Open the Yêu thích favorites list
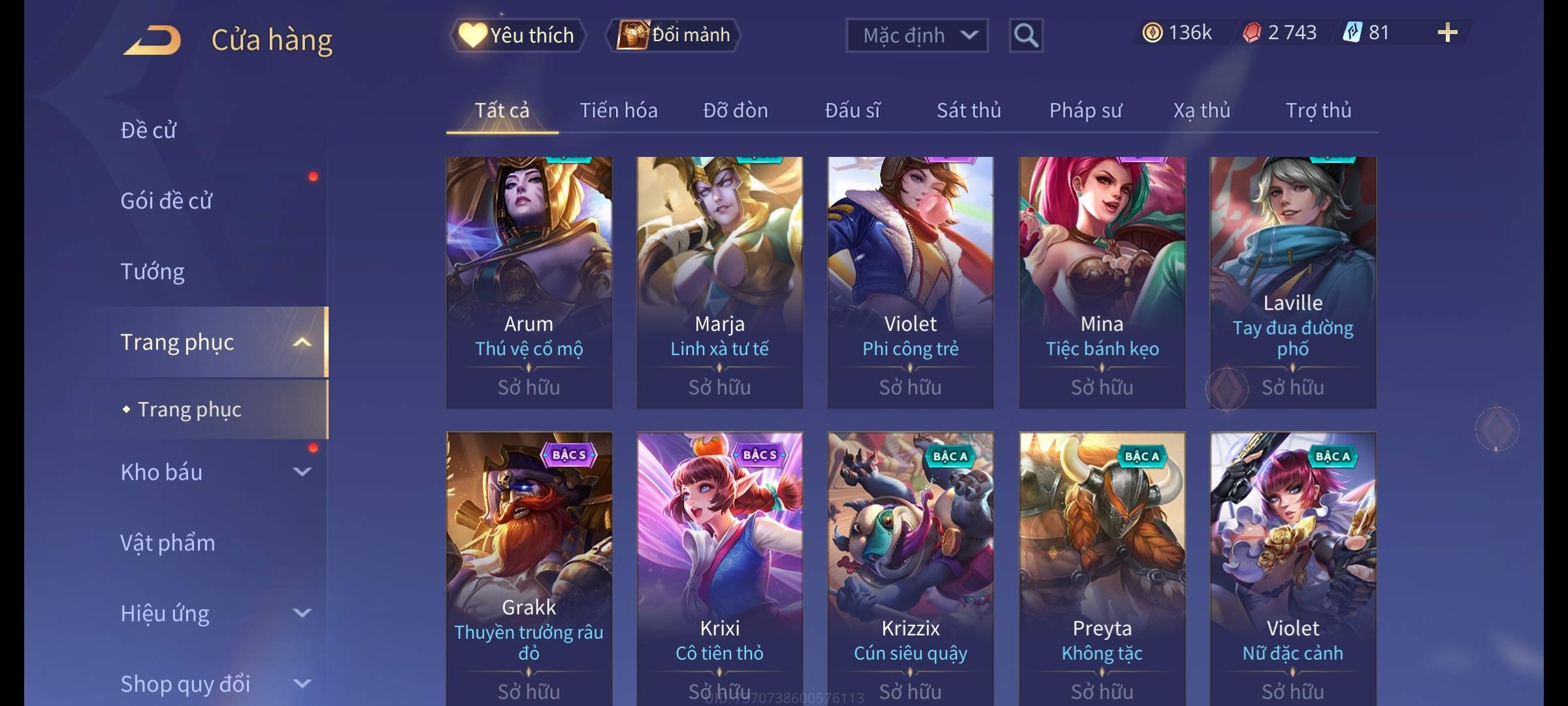This screenshot has height=706, width=1568. [517, 35]
